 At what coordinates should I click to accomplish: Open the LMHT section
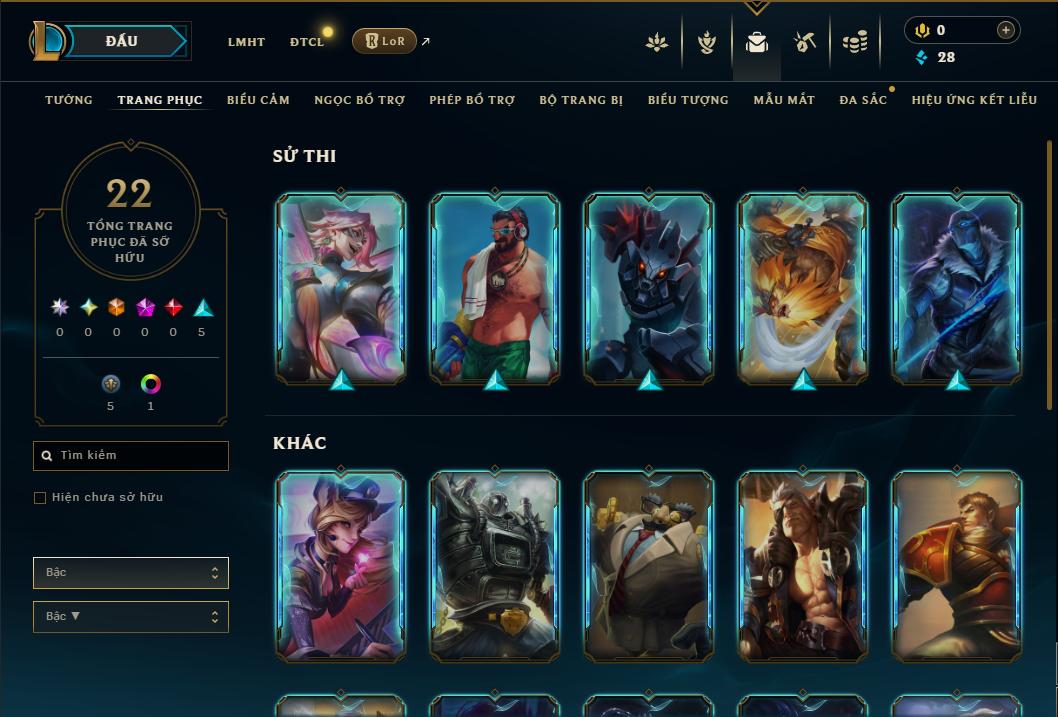(246, 42)
